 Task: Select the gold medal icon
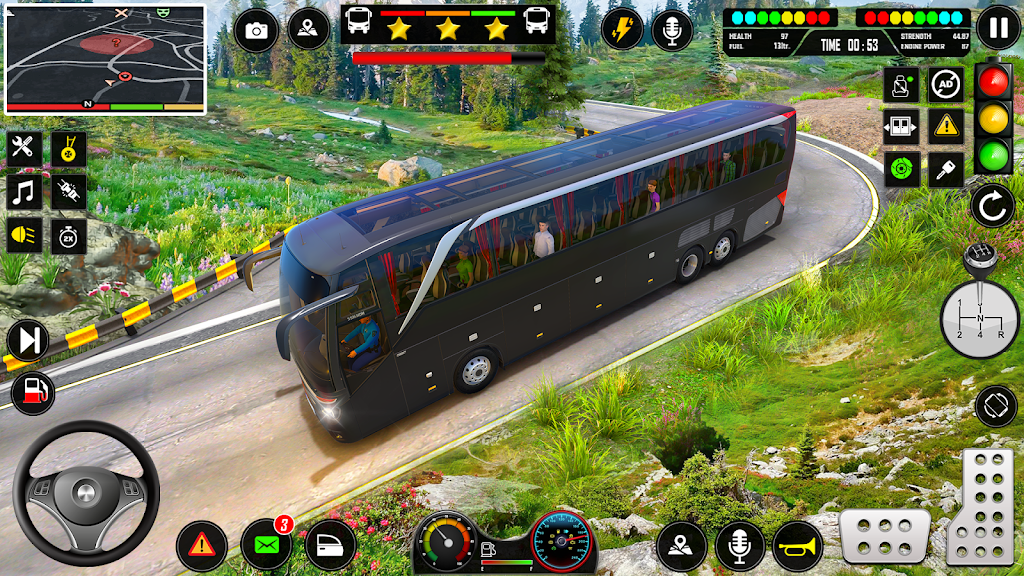(69, 149)
